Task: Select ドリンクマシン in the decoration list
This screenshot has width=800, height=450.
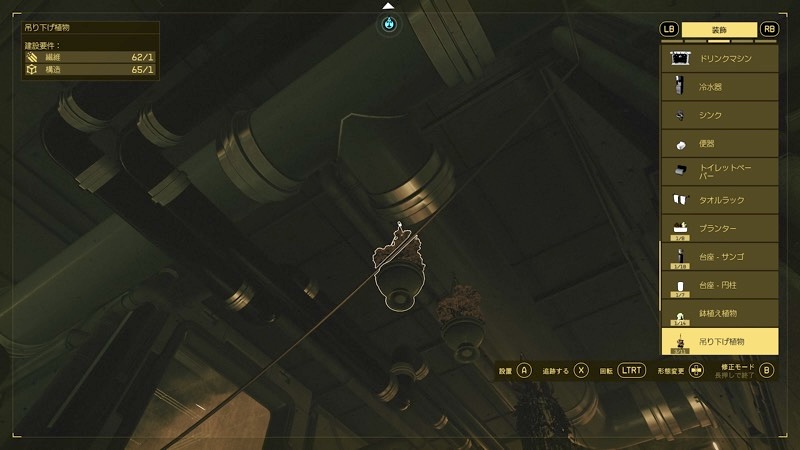Action: 719,59
